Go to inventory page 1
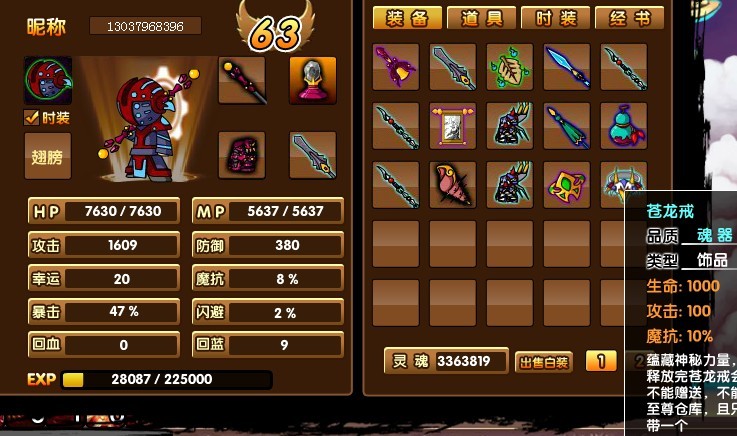737x436 pixels. pos(600,361)
